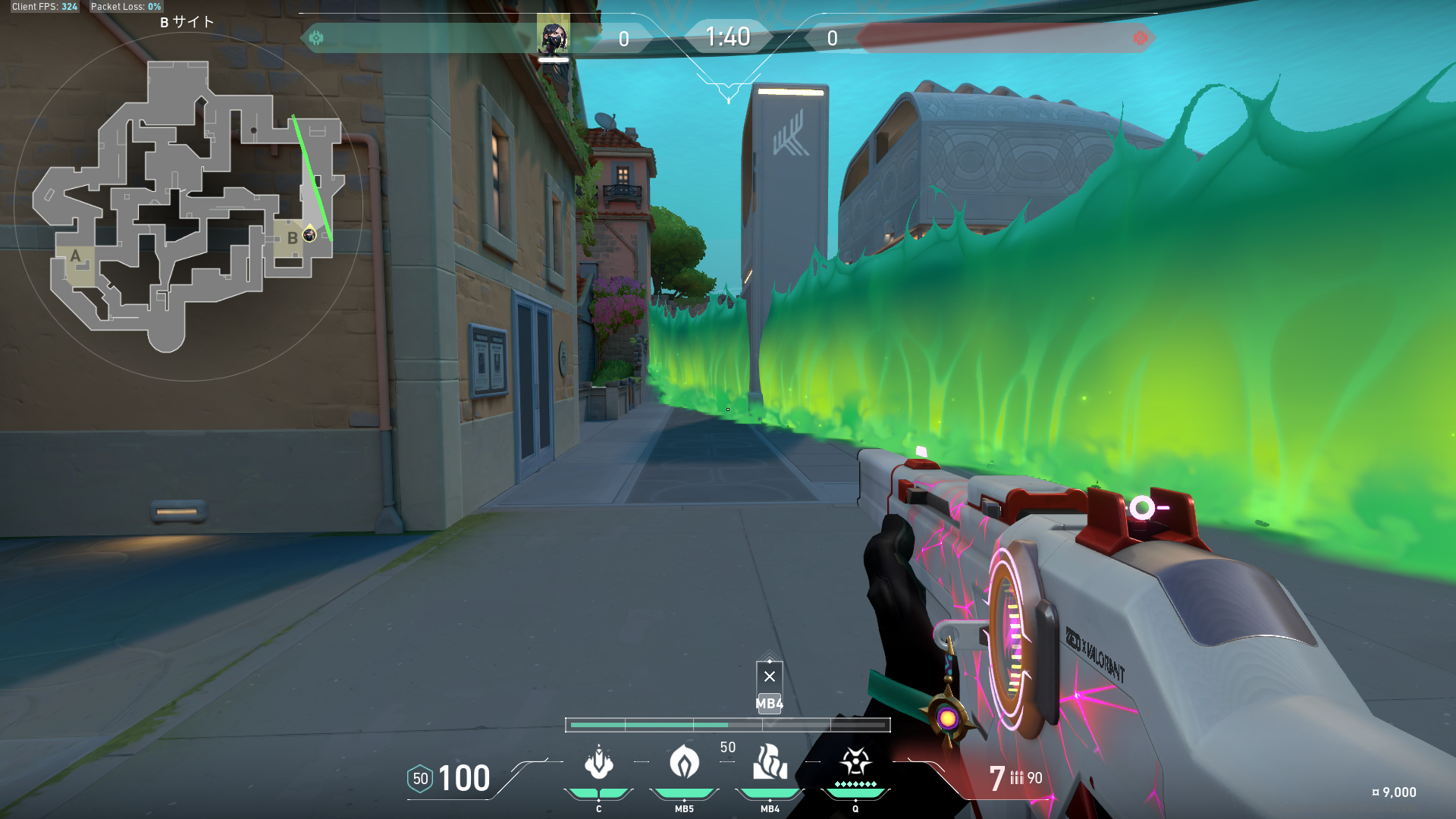The height and width of the screenshot is (819, 1456).
Task: Toggle the Toxic Screen ability icon
Action: (x=770, y=762)
